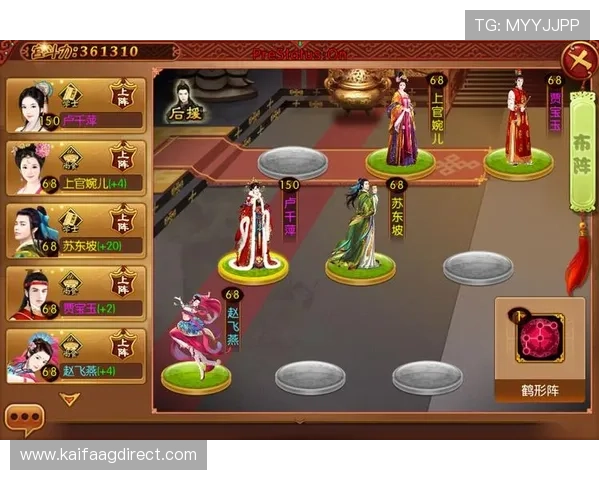Close the formation screen with the X
This screenshot has height=480, width=600.
point(579,61)
